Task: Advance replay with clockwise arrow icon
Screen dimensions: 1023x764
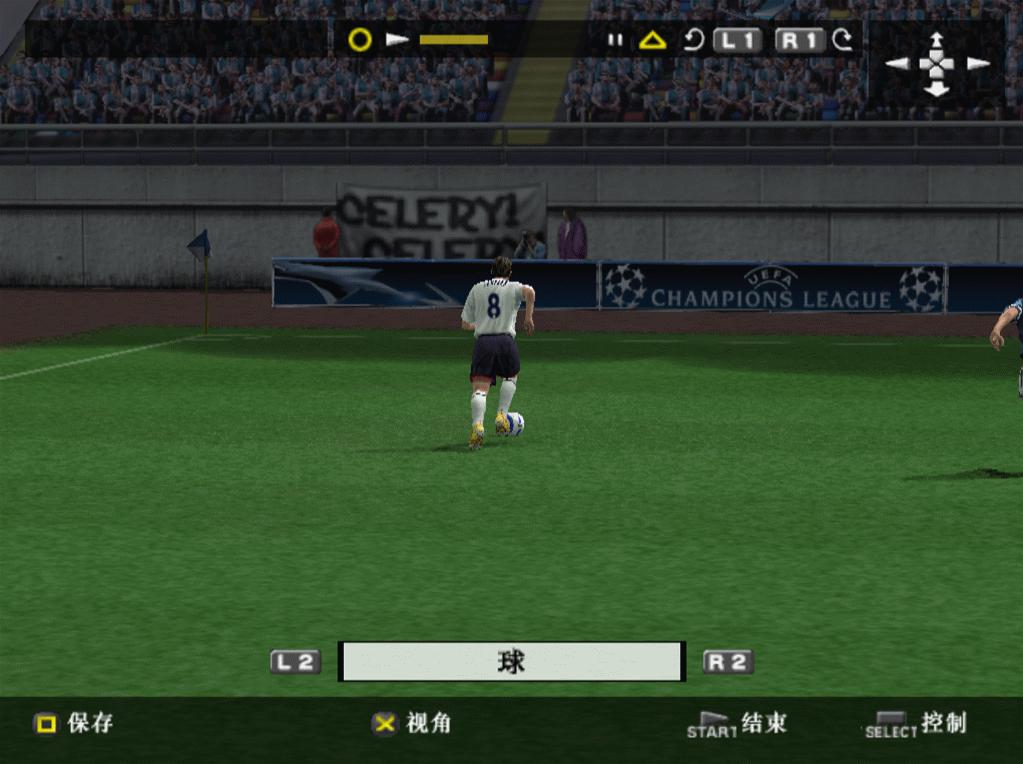Action: [x=843, y=41]
